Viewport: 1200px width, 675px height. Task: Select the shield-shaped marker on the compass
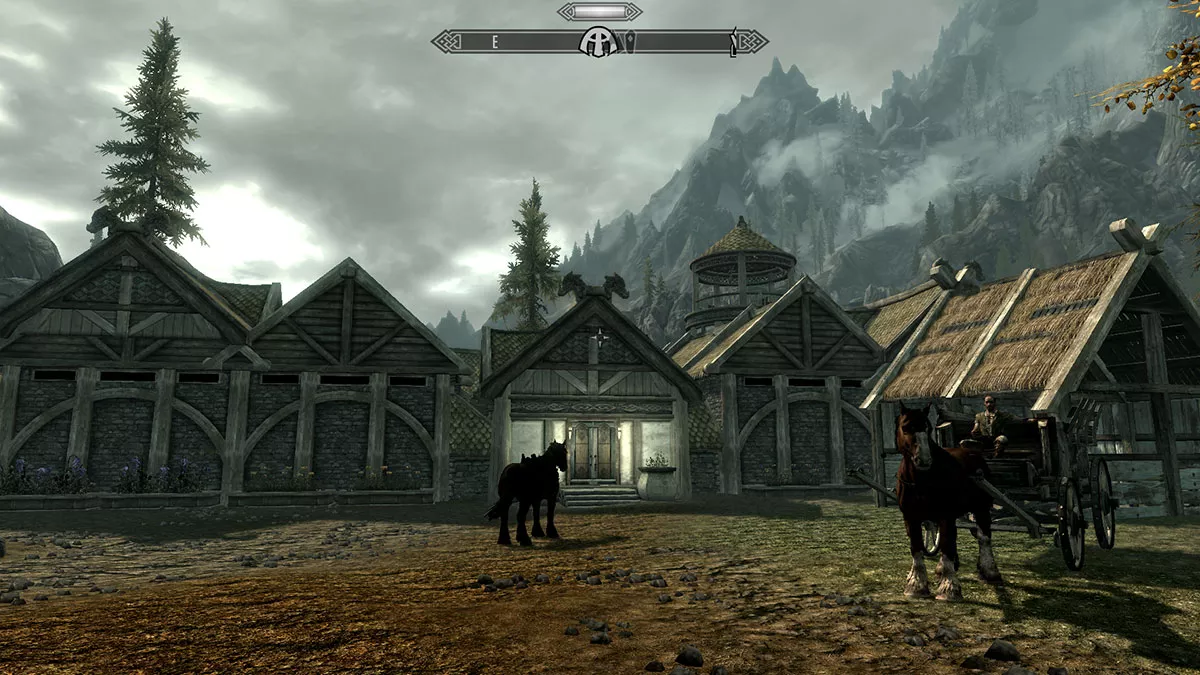pyautogui.click(x=629, y=42)
